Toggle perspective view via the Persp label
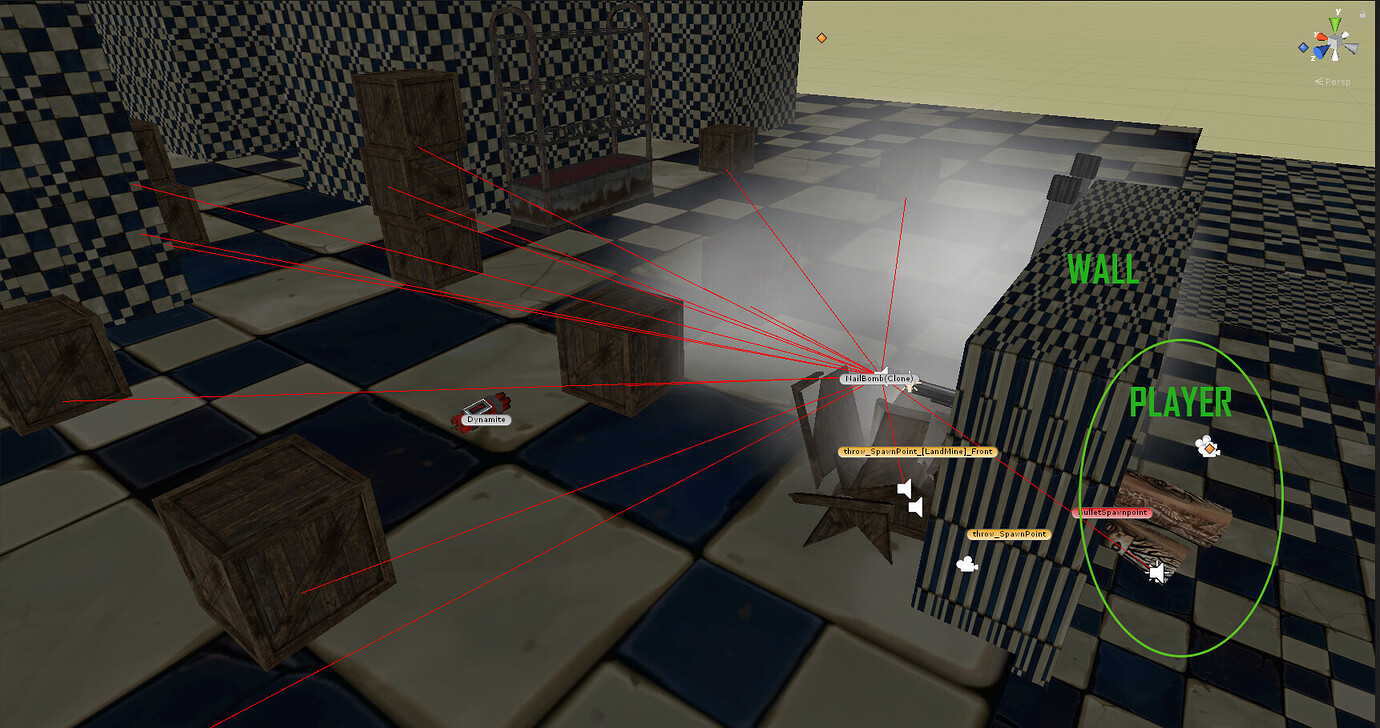 coord(1337,82)
